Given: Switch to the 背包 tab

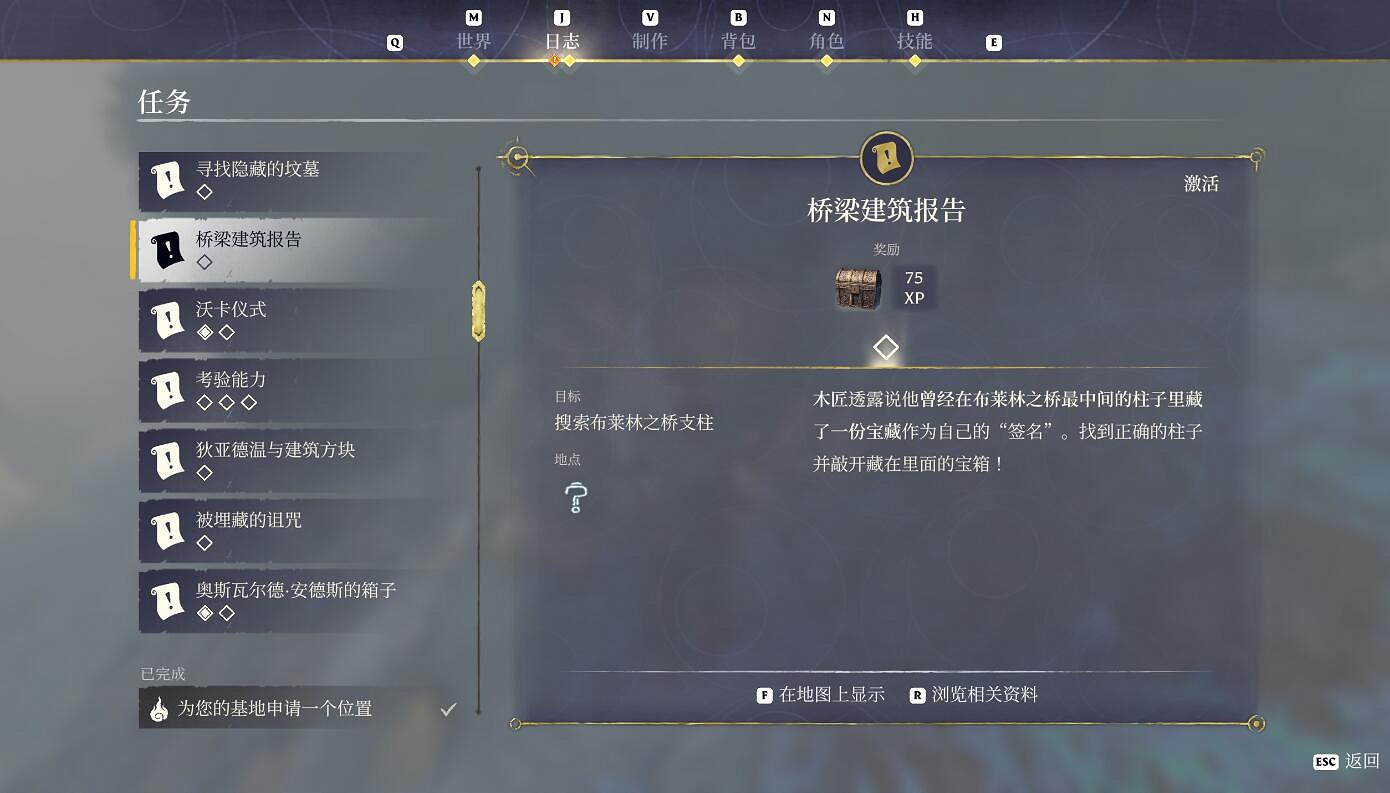Looking at the screenshot, I should 738,41.
